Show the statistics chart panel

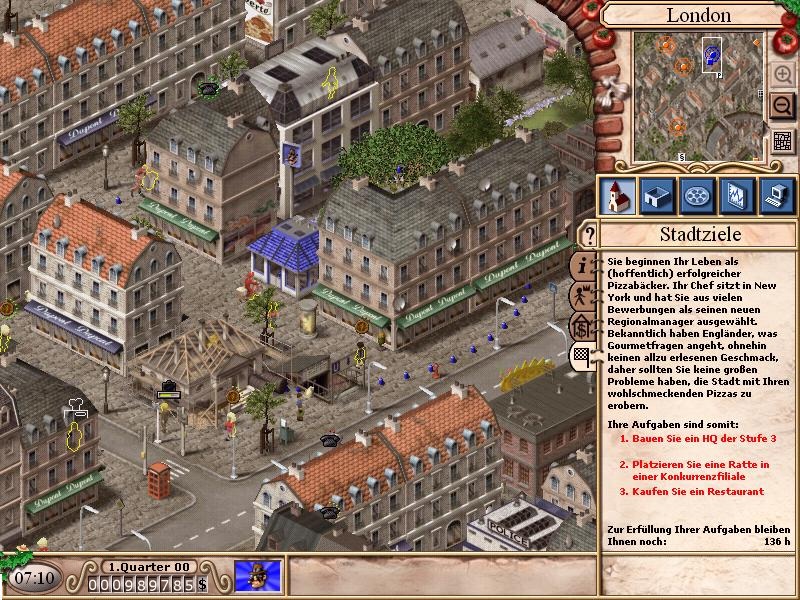pyautogui.click(x=737, y=195)
